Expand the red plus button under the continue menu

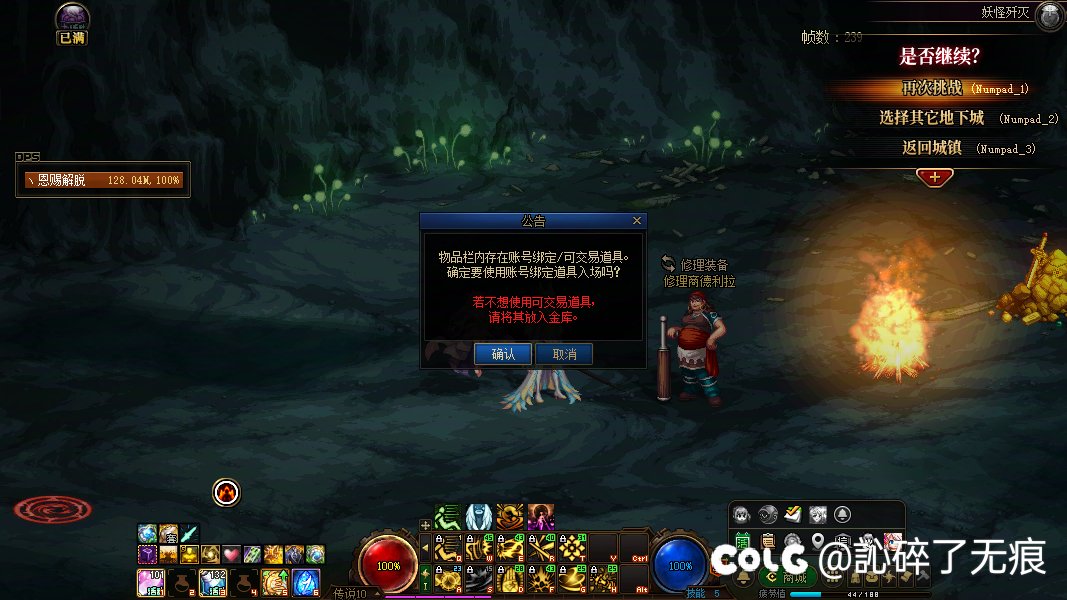point(934,177)
